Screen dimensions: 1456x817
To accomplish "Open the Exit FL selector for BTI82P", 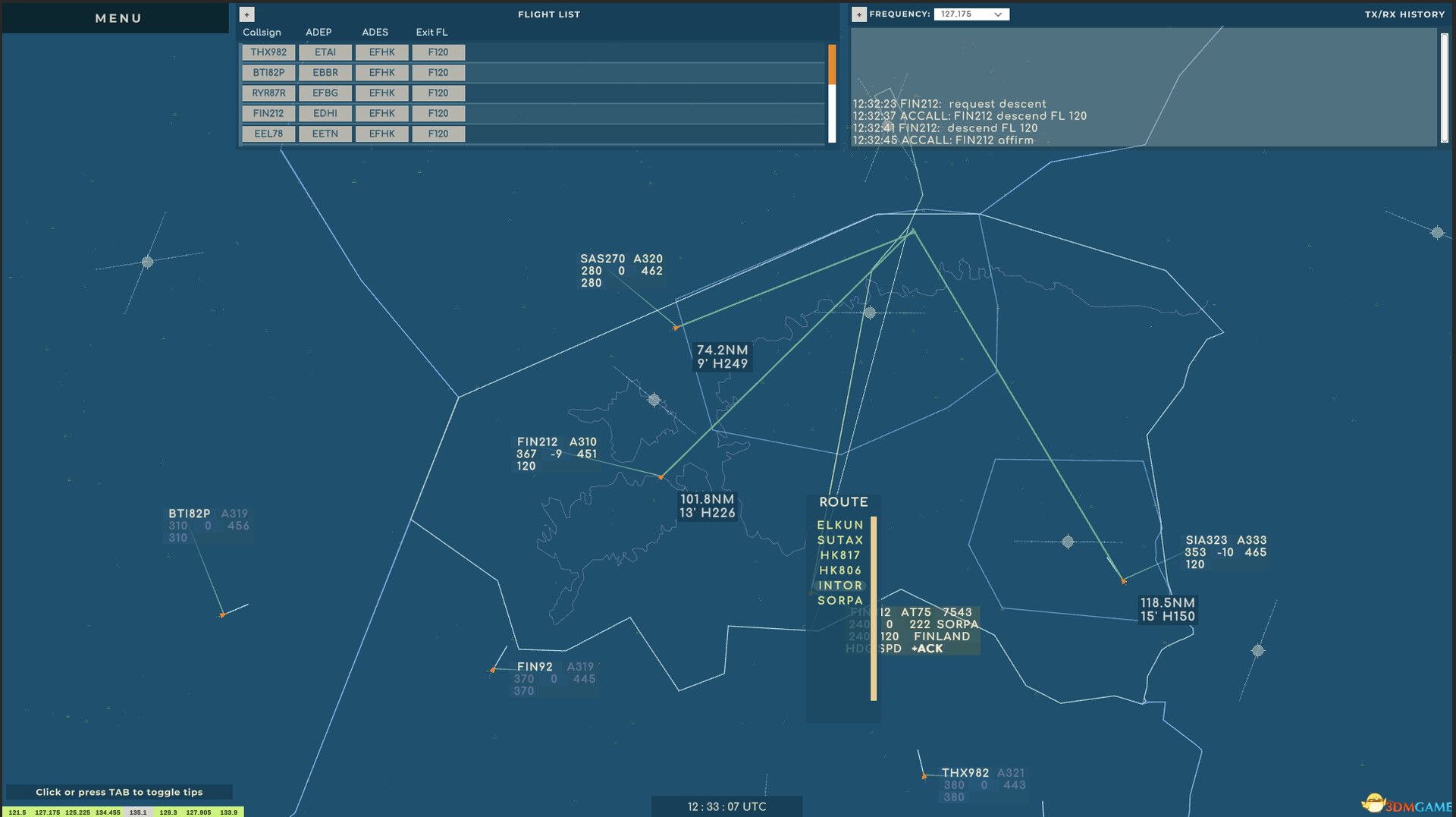I will 438,72.
